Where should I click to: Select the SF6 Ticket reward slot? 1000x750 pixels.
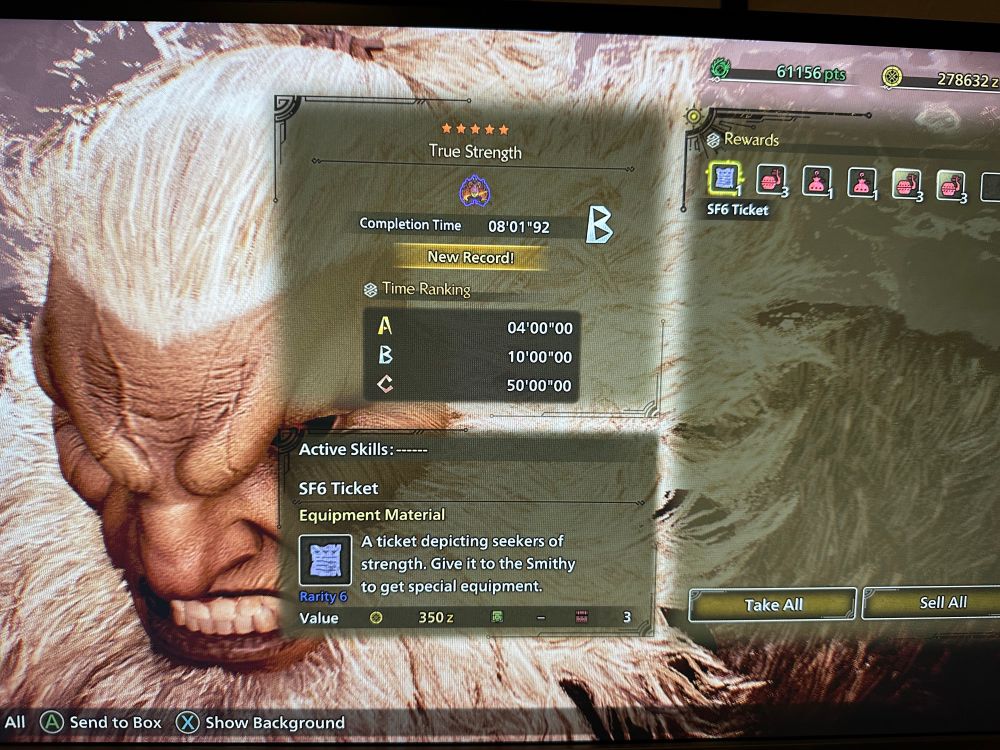tap(725, 180)
